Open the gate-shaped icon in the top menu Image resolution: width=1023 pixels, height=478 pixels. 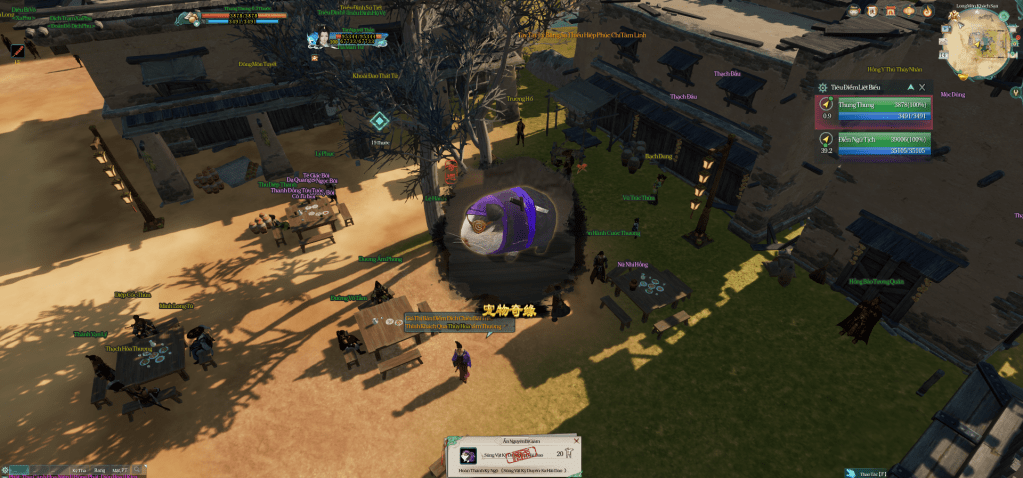[889, 11]
